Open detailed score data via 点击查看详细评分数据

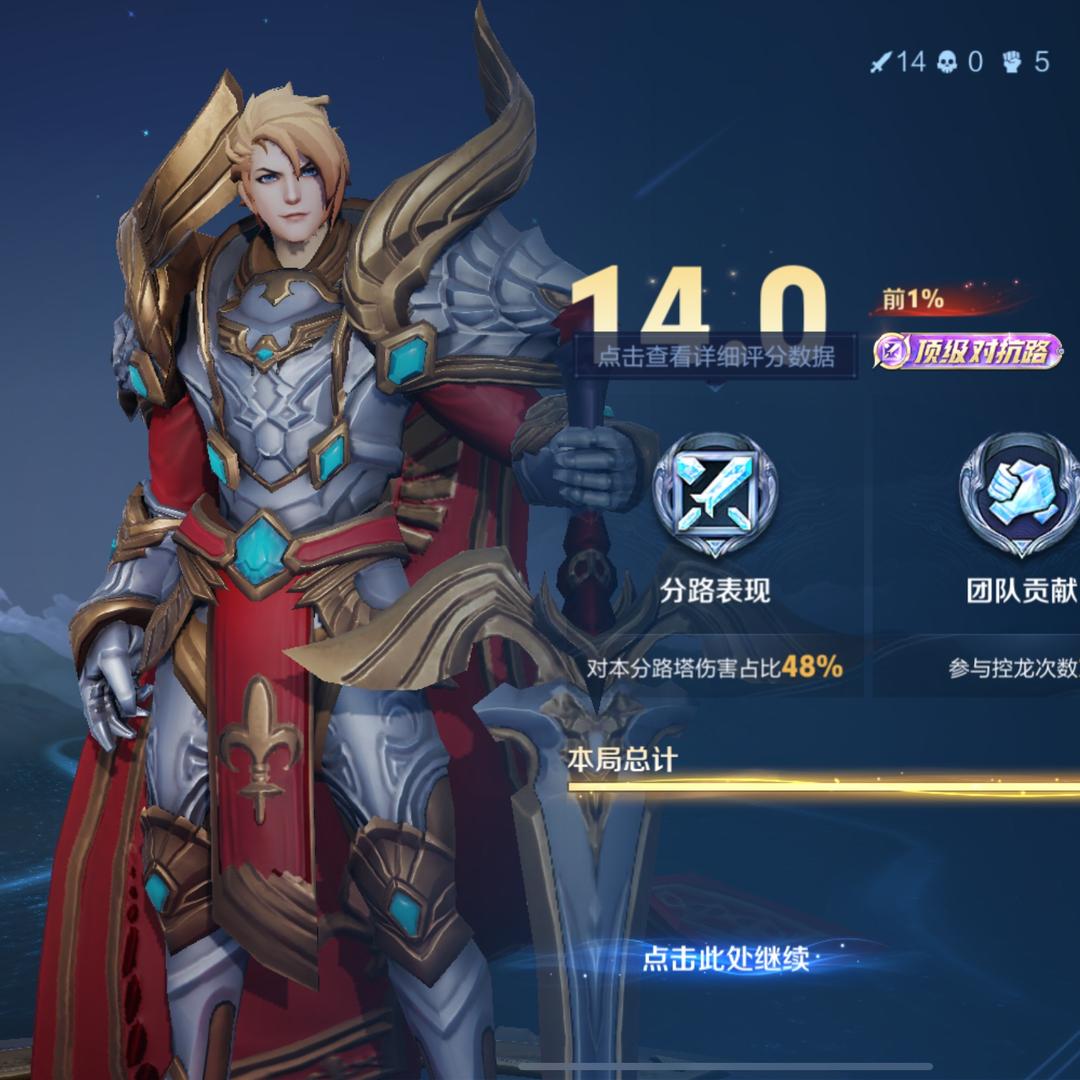coord(715,355)
